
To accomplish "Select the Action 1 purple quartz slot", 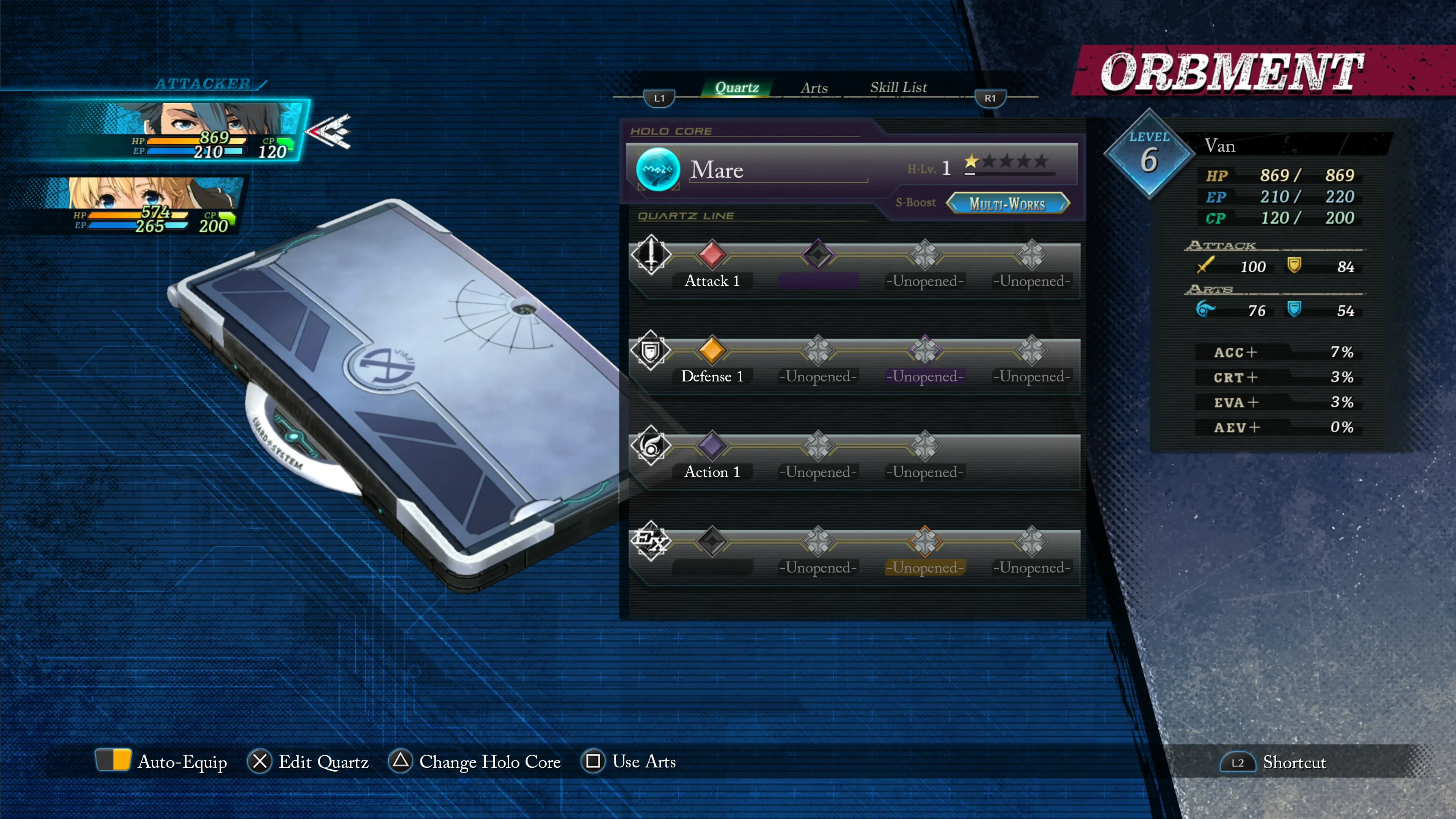I will click(x=712, y=446).
